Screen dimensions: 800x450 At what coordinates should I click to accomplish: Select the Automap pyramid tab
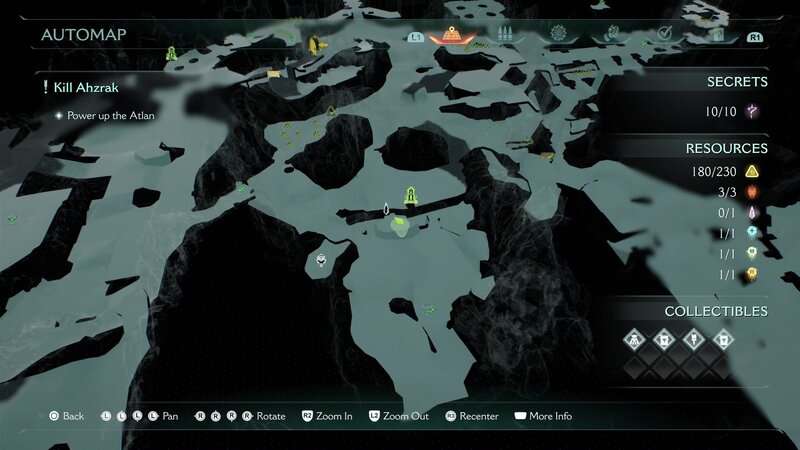tap(453, 35)
